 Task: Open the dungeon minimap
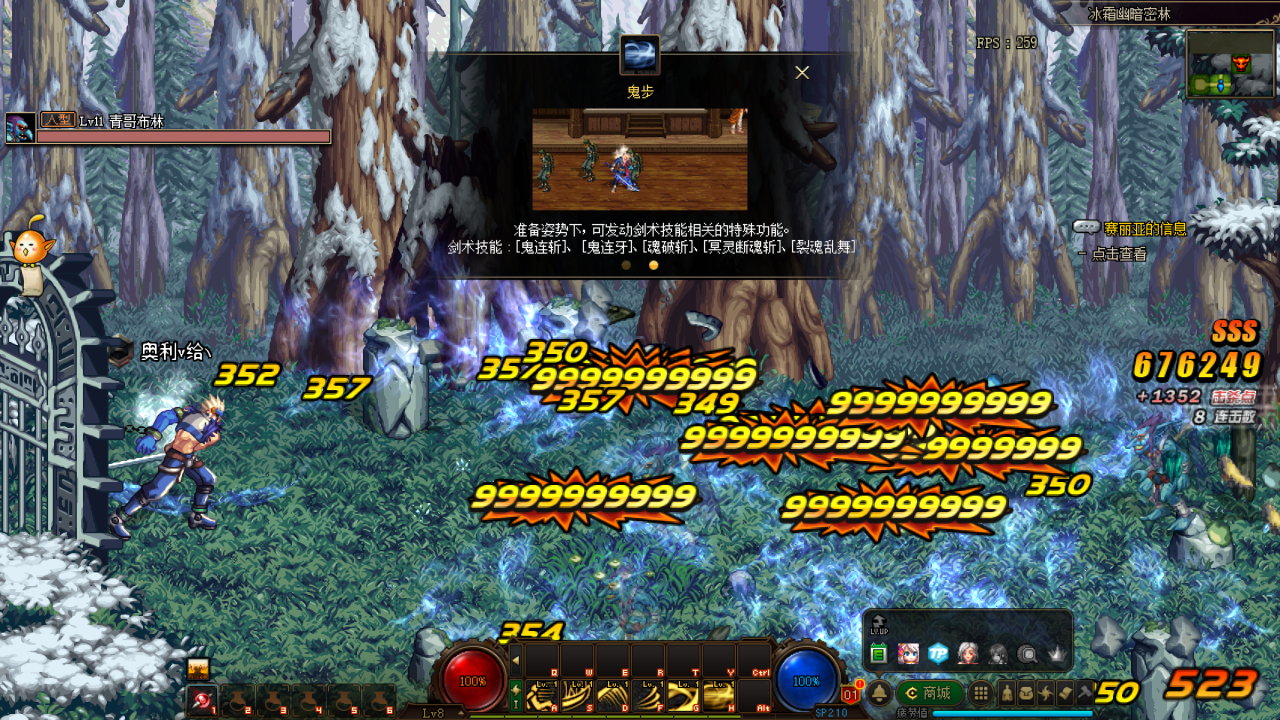coord(1230,64)
